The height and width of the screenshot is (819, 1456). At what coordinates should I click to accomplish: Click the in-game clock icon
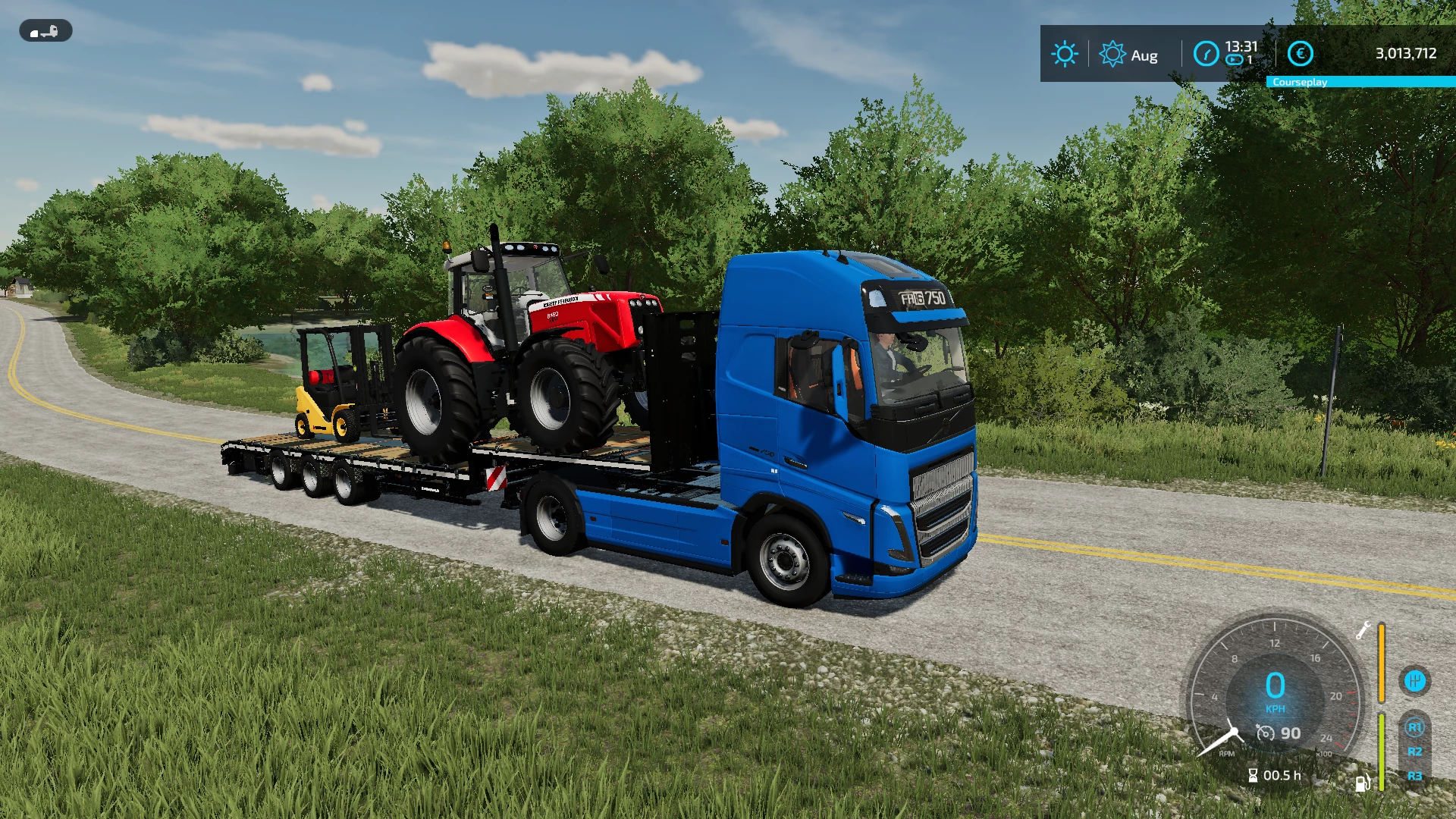pos(1206,53)
